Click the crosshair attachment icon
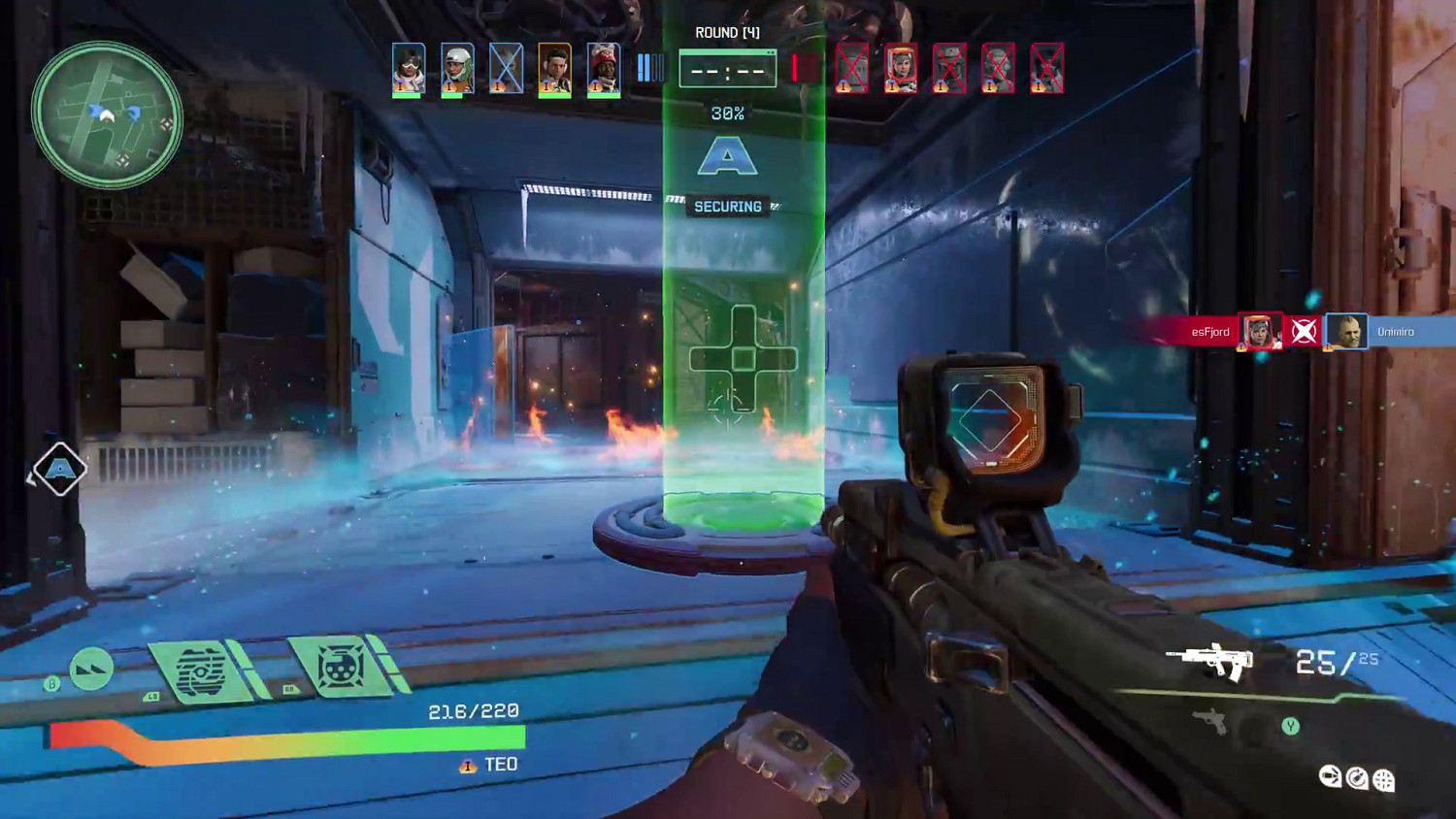The height and width of the screenshot is (819, 1456). (x=1384, y=779)
